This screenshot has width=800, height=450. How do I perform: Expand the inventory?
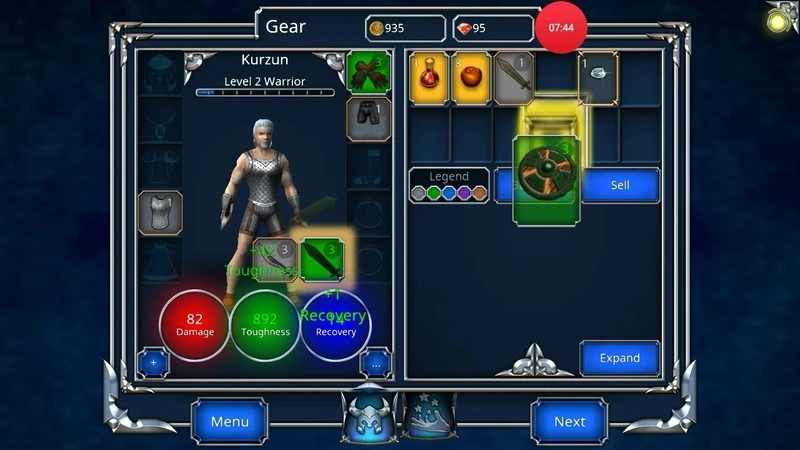(x=619, y=358)
